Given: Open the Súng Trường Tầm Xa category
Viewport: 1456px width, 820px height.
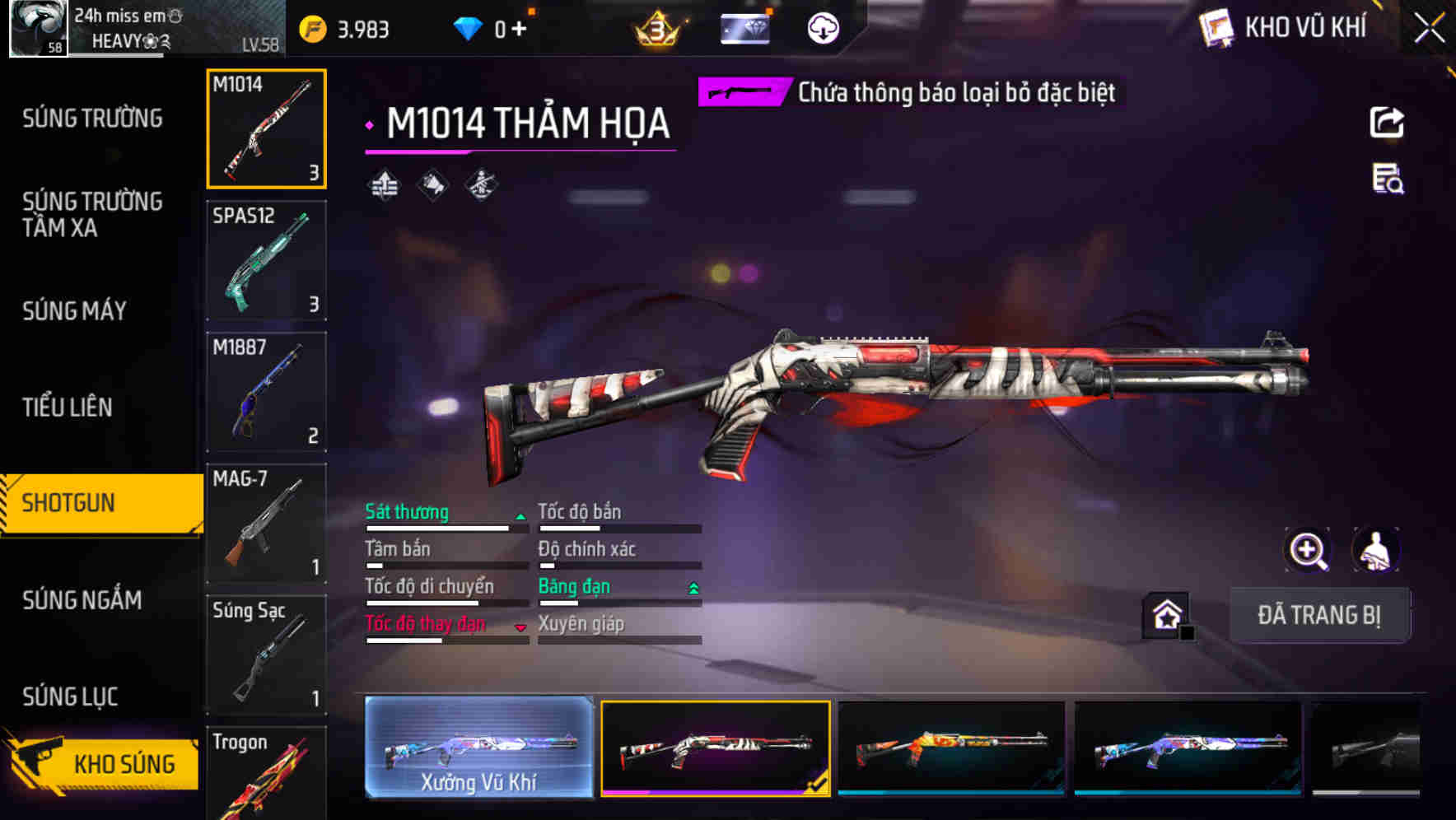Looking at the screenshot, I should coord(92,214).
